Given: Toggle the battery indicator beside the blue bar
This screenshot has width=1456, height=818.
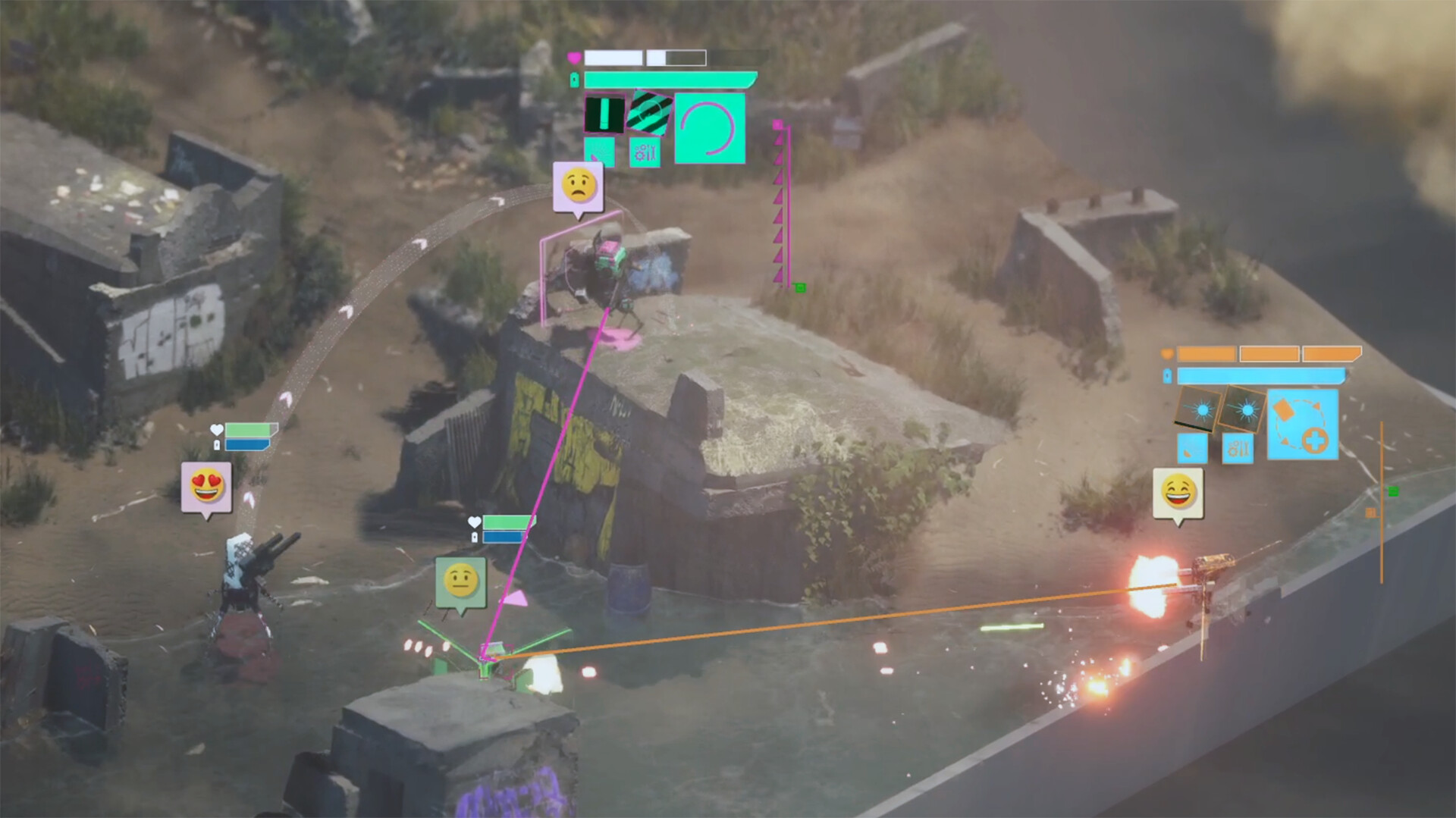Looking at the screenshot, I should tap(1167, 375).
